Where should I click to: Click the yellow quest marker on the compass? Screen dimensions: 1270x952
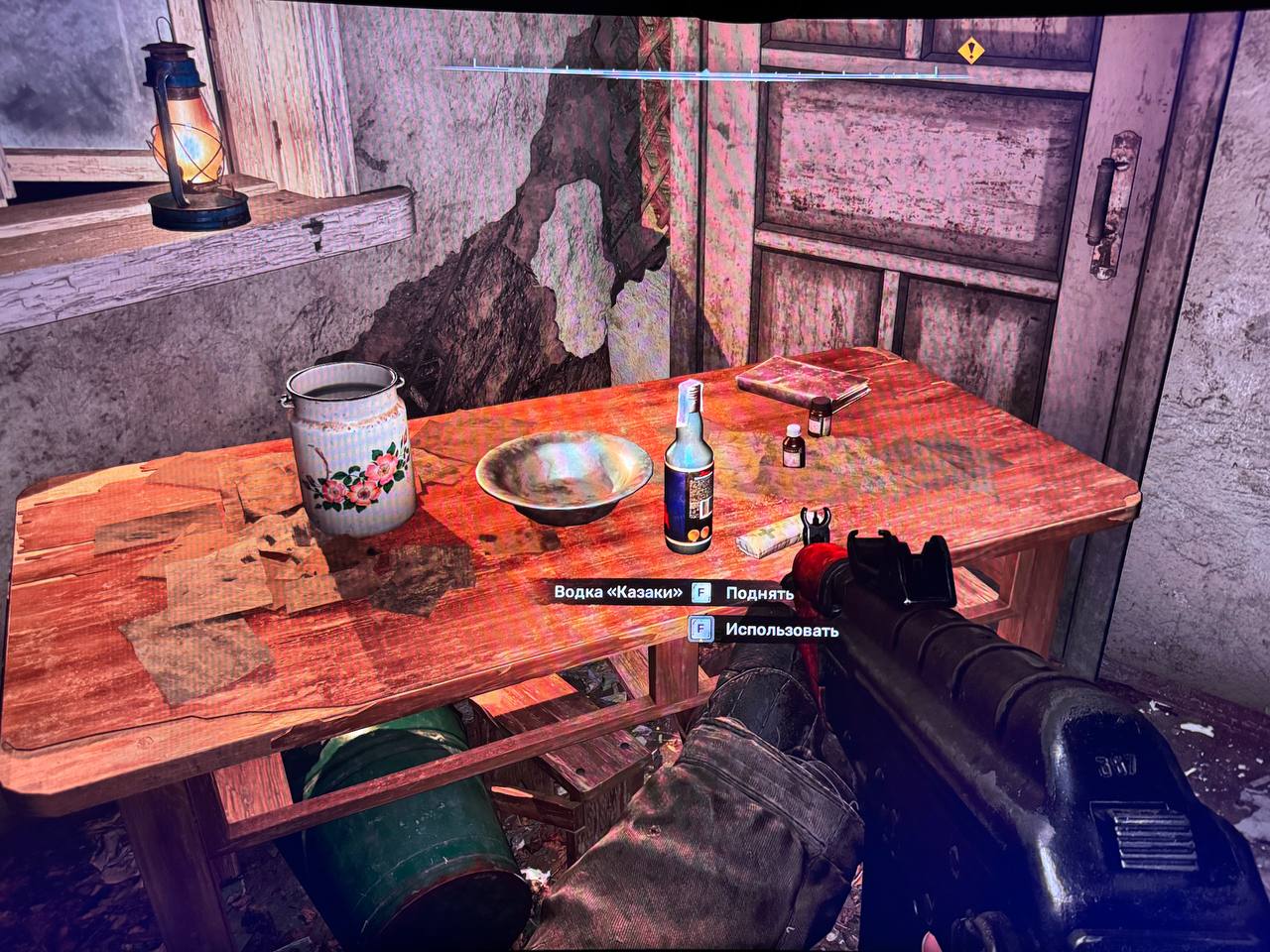(x=971, y=48)
